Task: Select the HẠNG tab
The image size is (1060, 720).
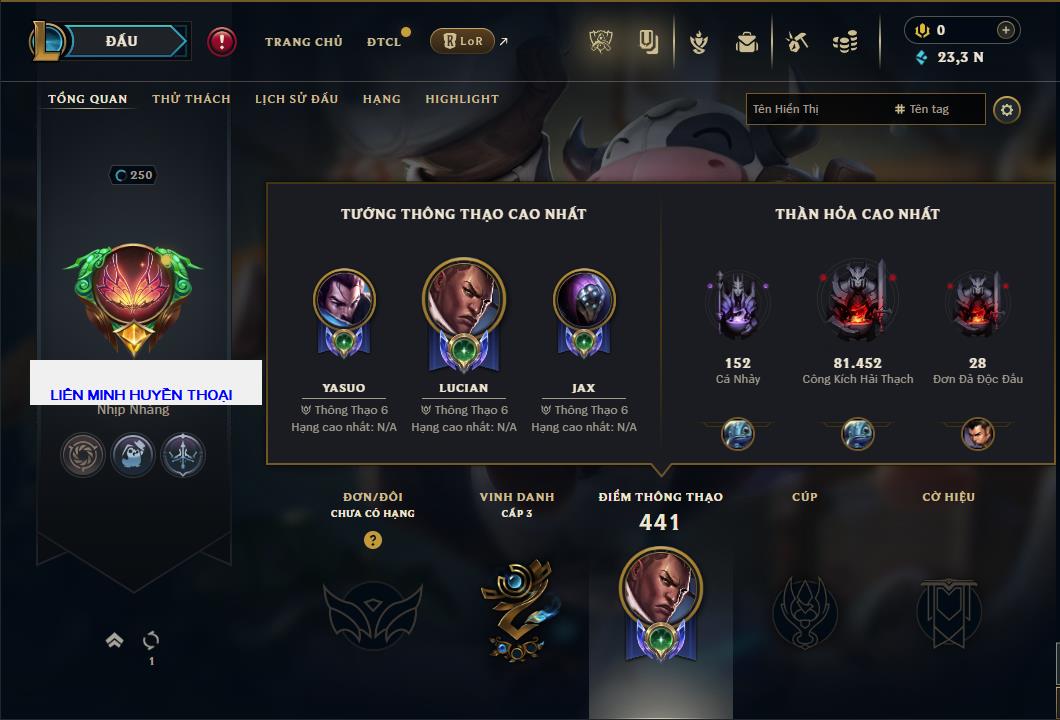Action: pyautogui.click(x=381, y=99)
